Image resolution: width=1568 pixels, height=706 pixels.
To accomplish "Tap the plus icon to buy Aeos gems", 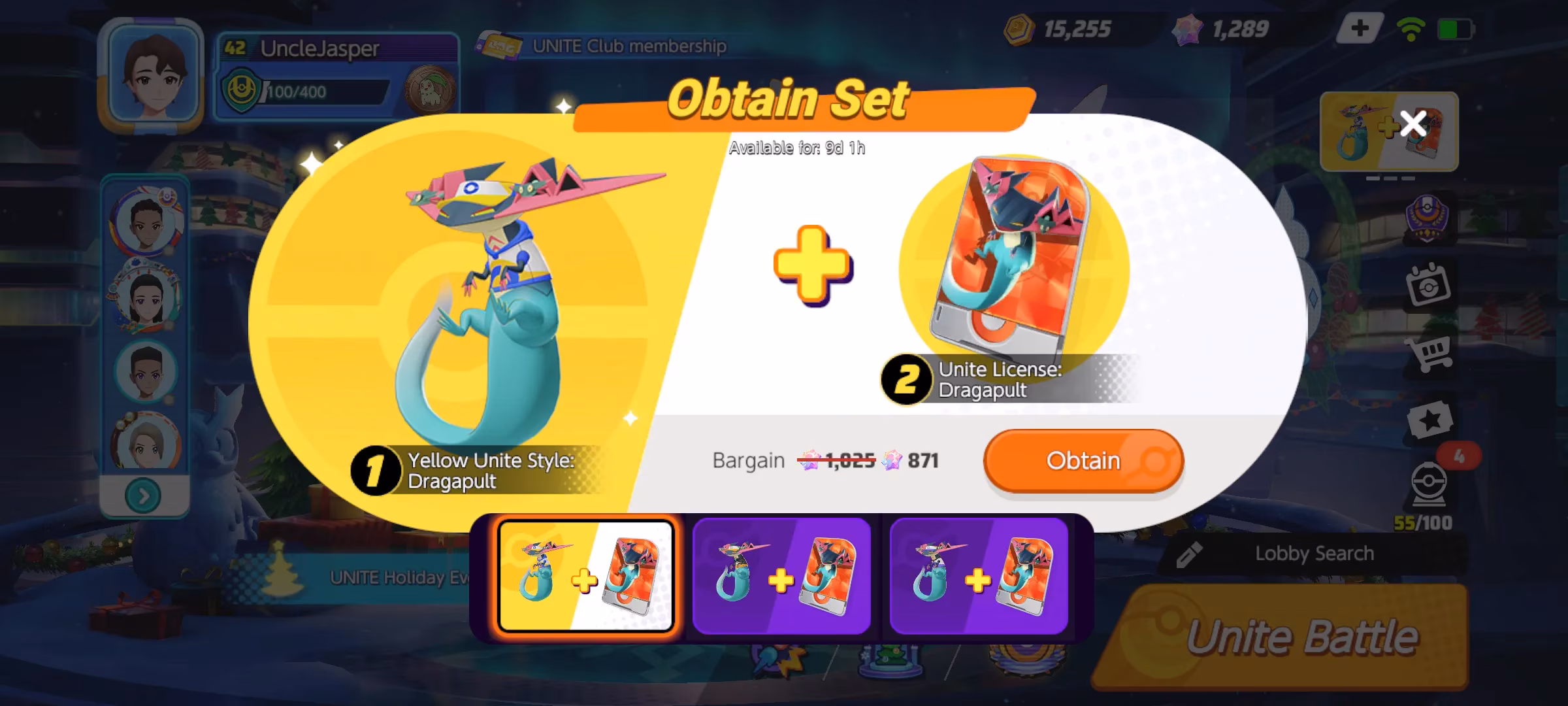I will [1361, 28].
